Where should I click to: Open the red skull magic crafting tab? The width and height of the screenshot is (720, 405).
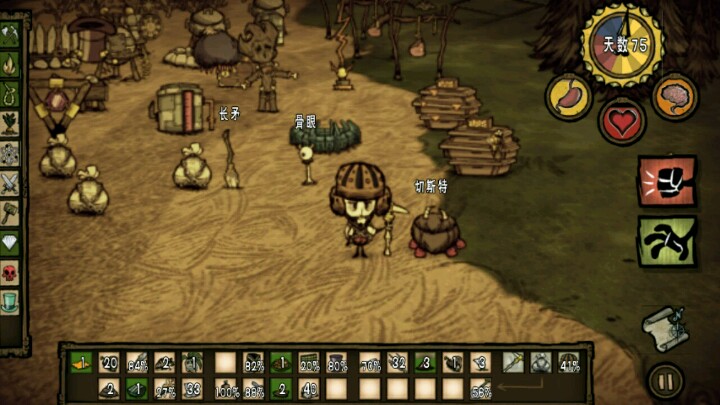(x=10, y=272)
